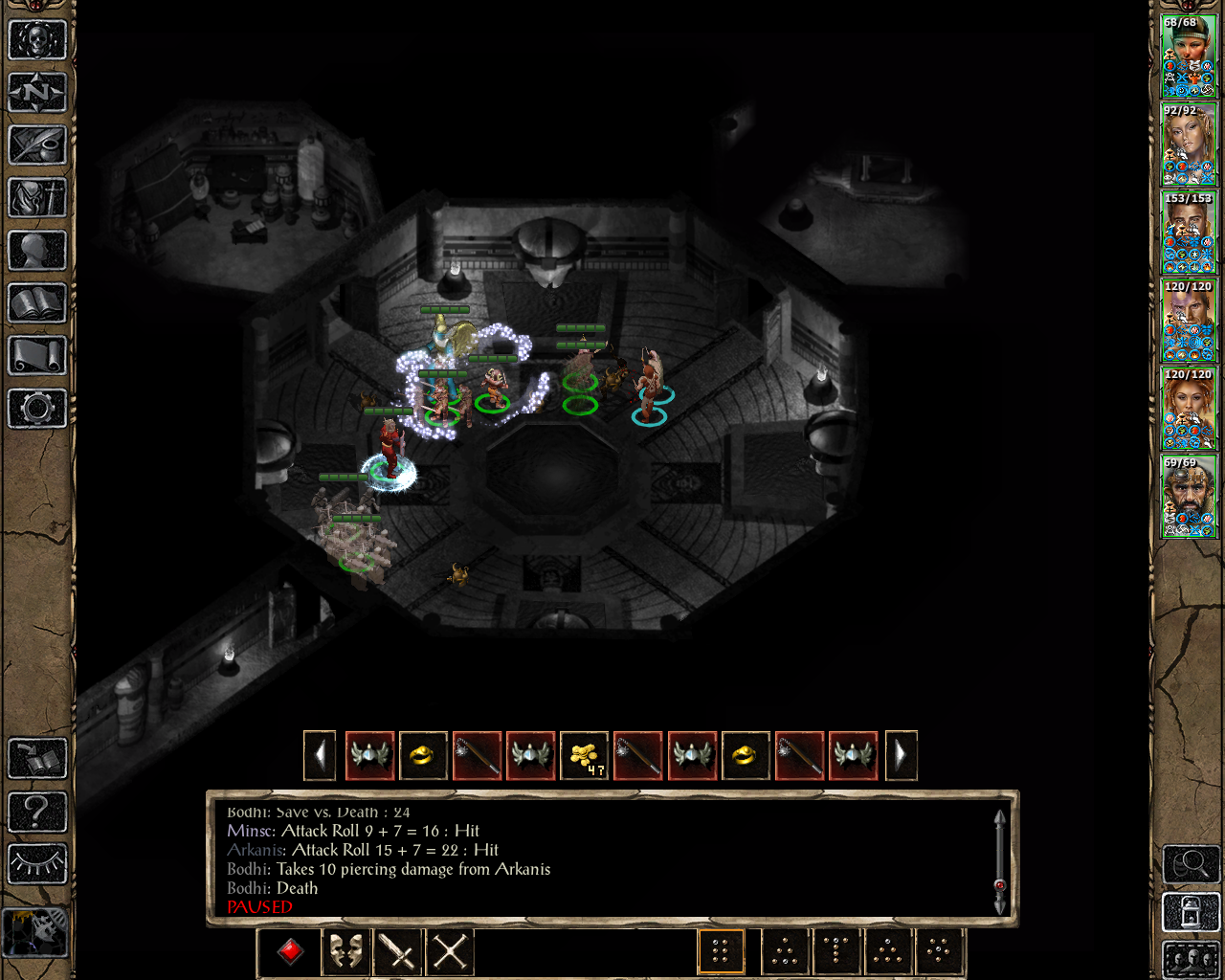The width and height of the screenshot is (1225, 980).
Task: Click the magnifying glass button at lower right
Action: [x=1190, y=865]
